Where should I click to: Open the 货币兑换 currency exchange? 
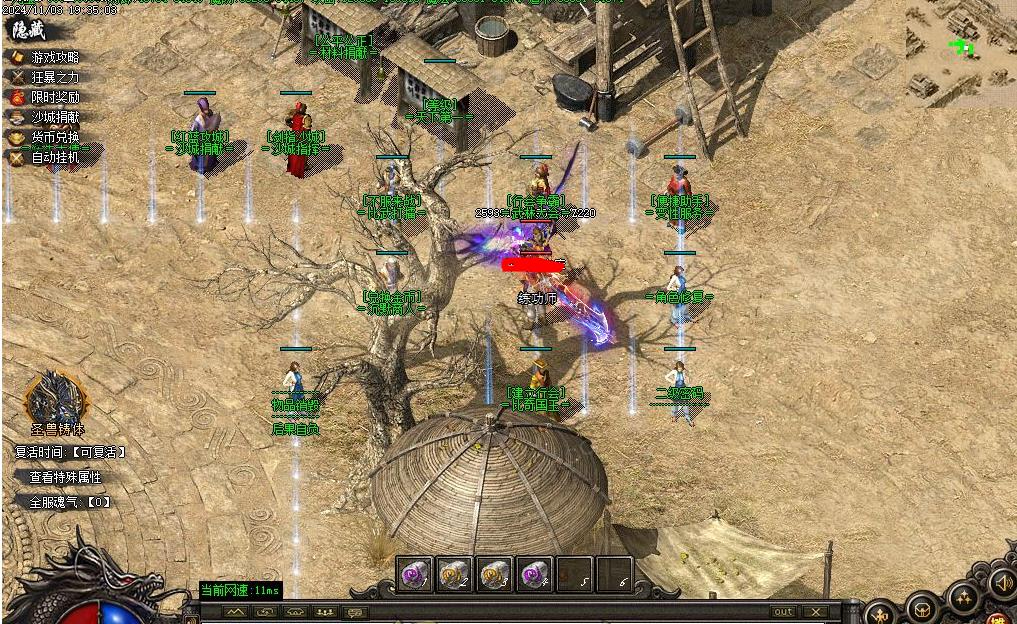(54, 137)
